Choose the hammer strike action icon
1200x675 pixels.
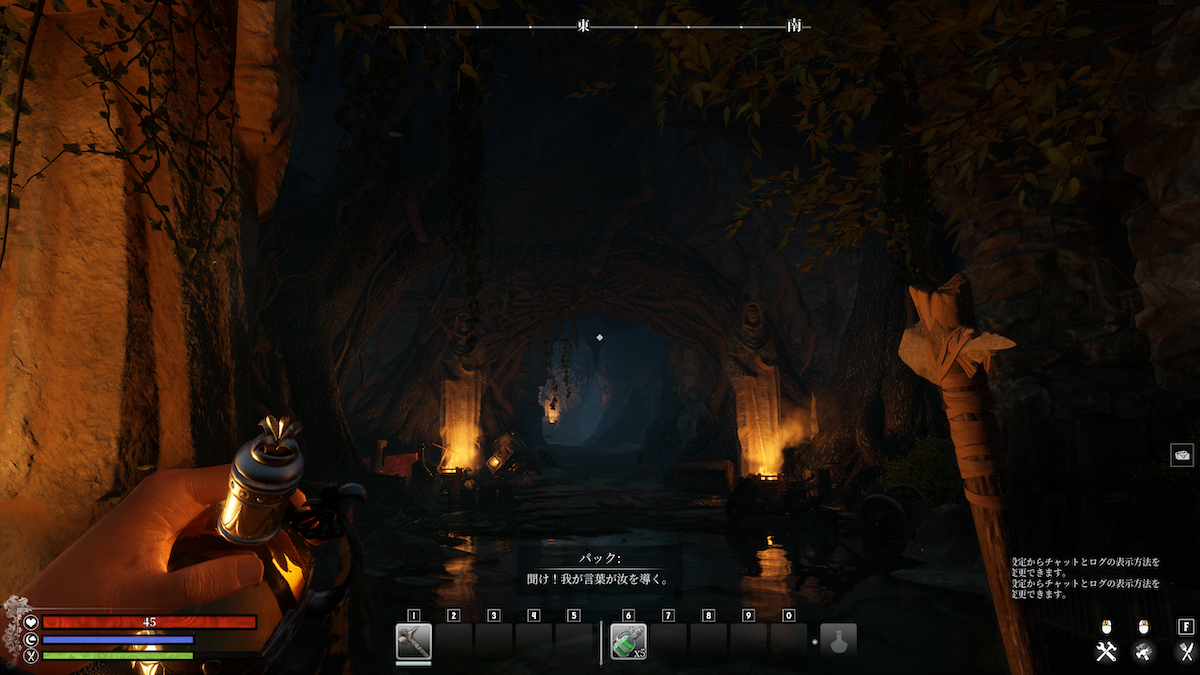tap(1144, 652)
